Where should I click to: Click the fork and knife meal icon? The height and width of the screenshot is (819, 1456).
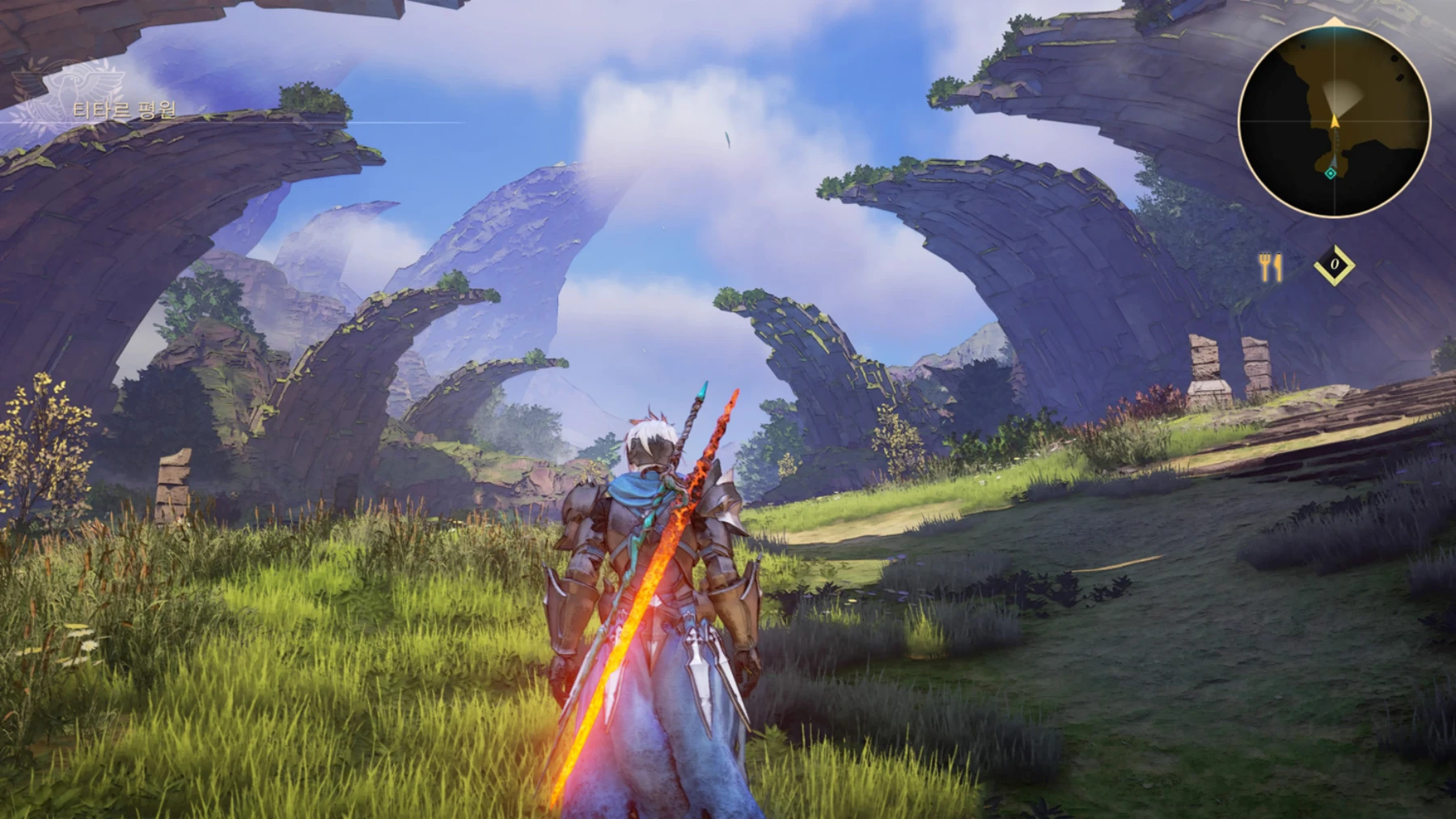coord(1271,267)
